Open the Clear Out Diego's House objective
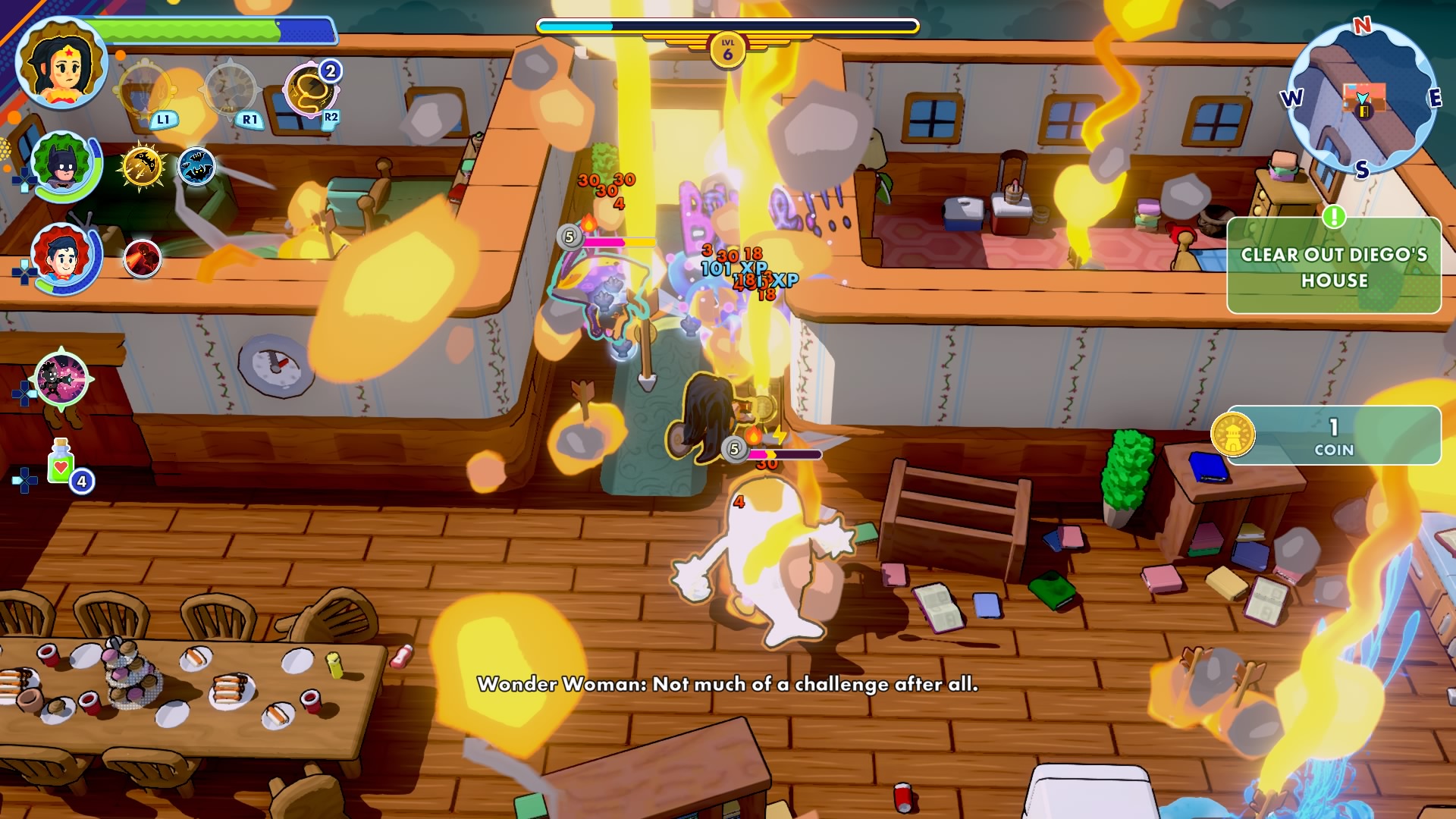The width and height of the screenshot is (1456, 819). coord(1333,267)
